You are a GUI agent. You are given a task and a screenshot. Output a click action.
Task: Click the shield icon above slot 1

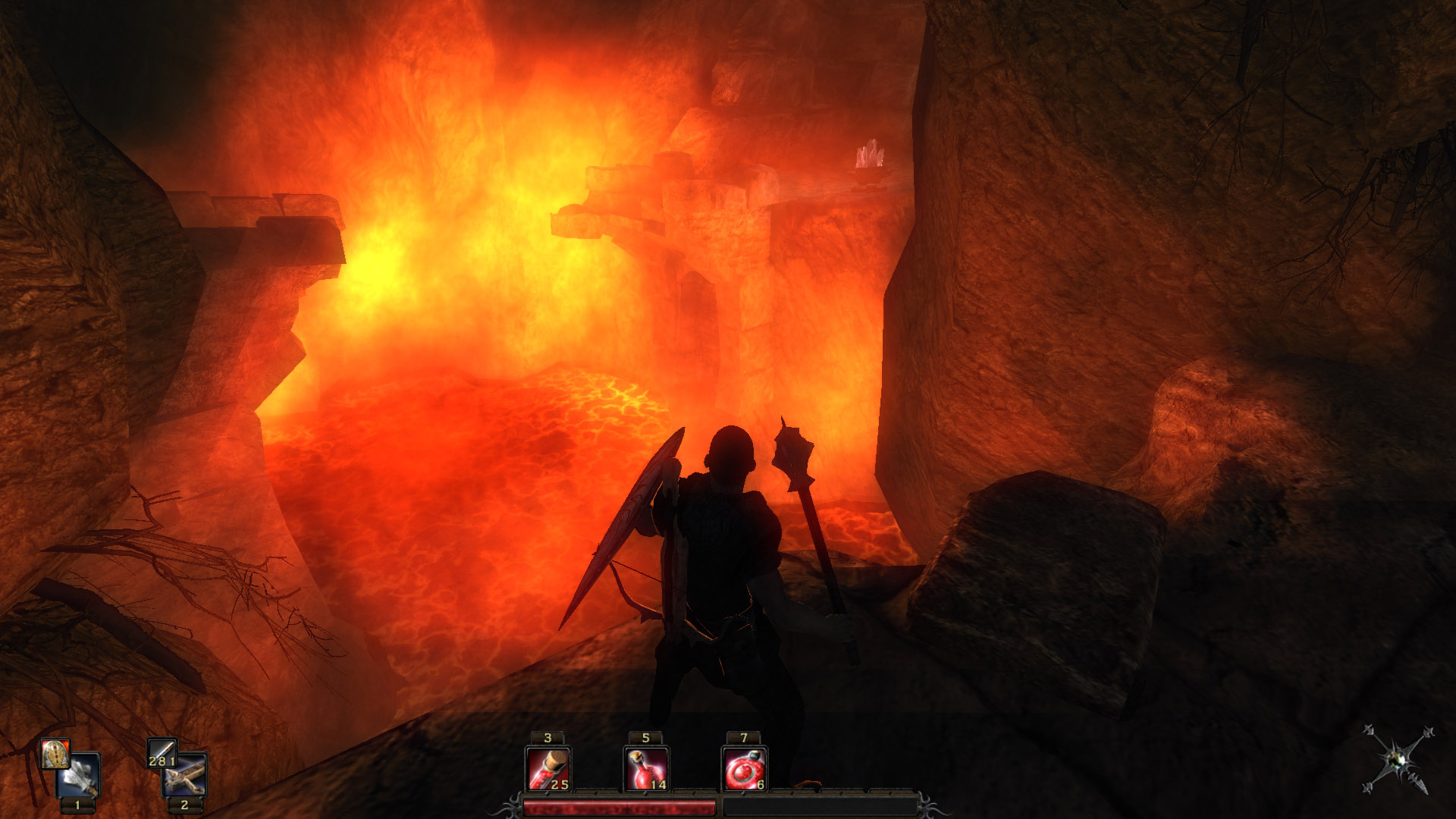(55, 754)
